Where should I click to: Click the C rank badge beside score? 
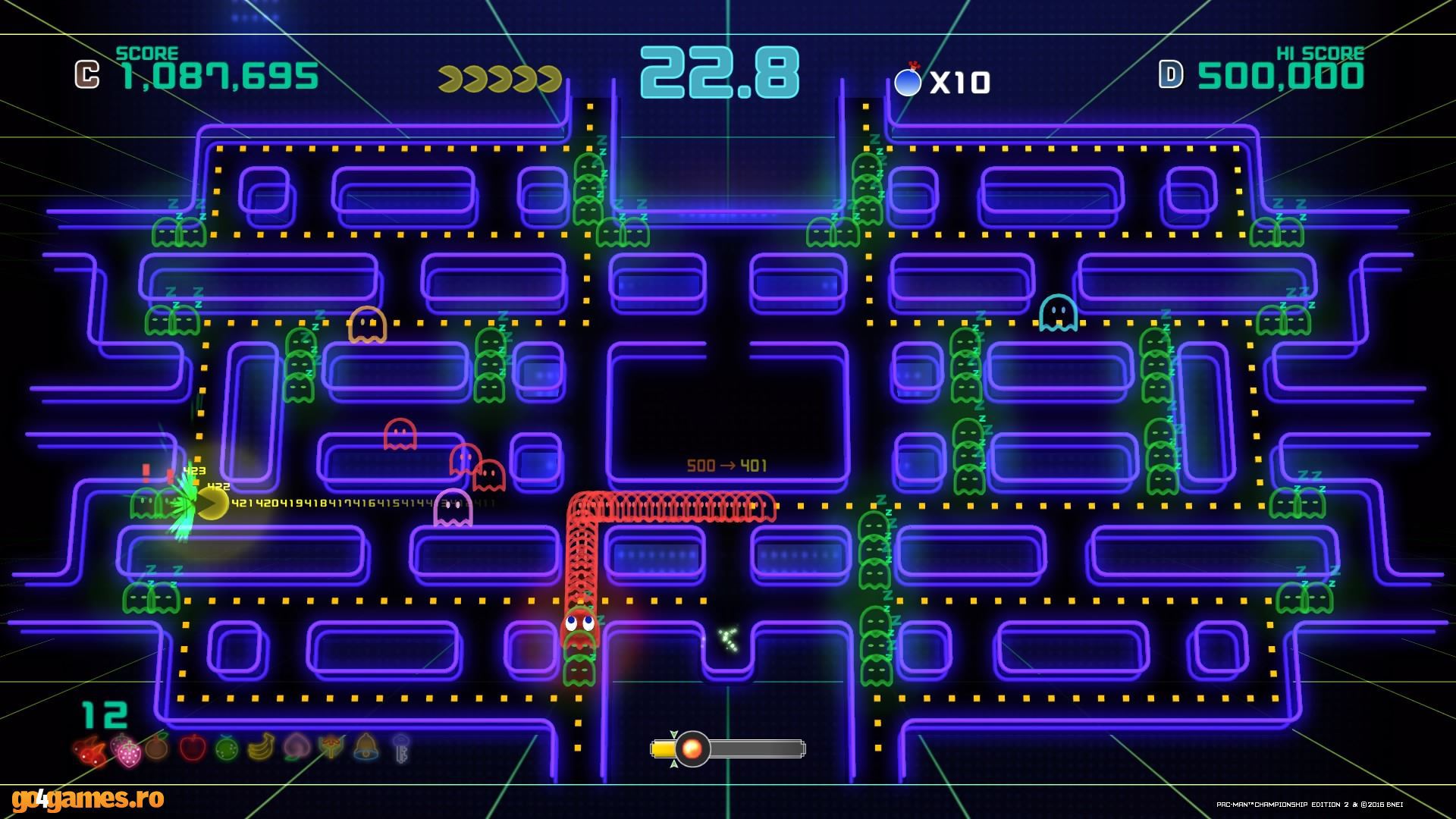click(87, 75)
